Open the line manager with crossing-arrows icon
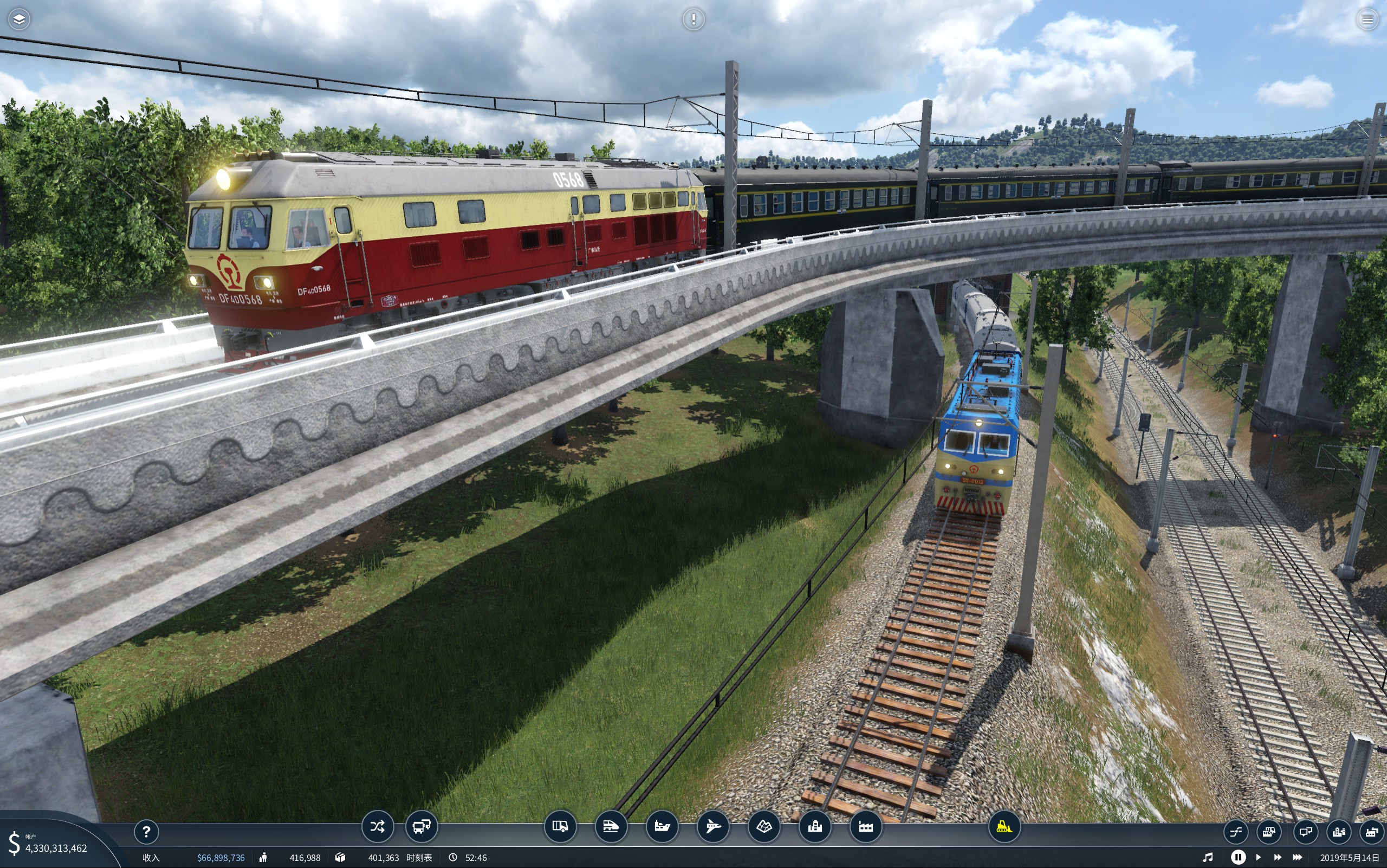The width and height of the screenshot is (1387, 868). point(377,827)
